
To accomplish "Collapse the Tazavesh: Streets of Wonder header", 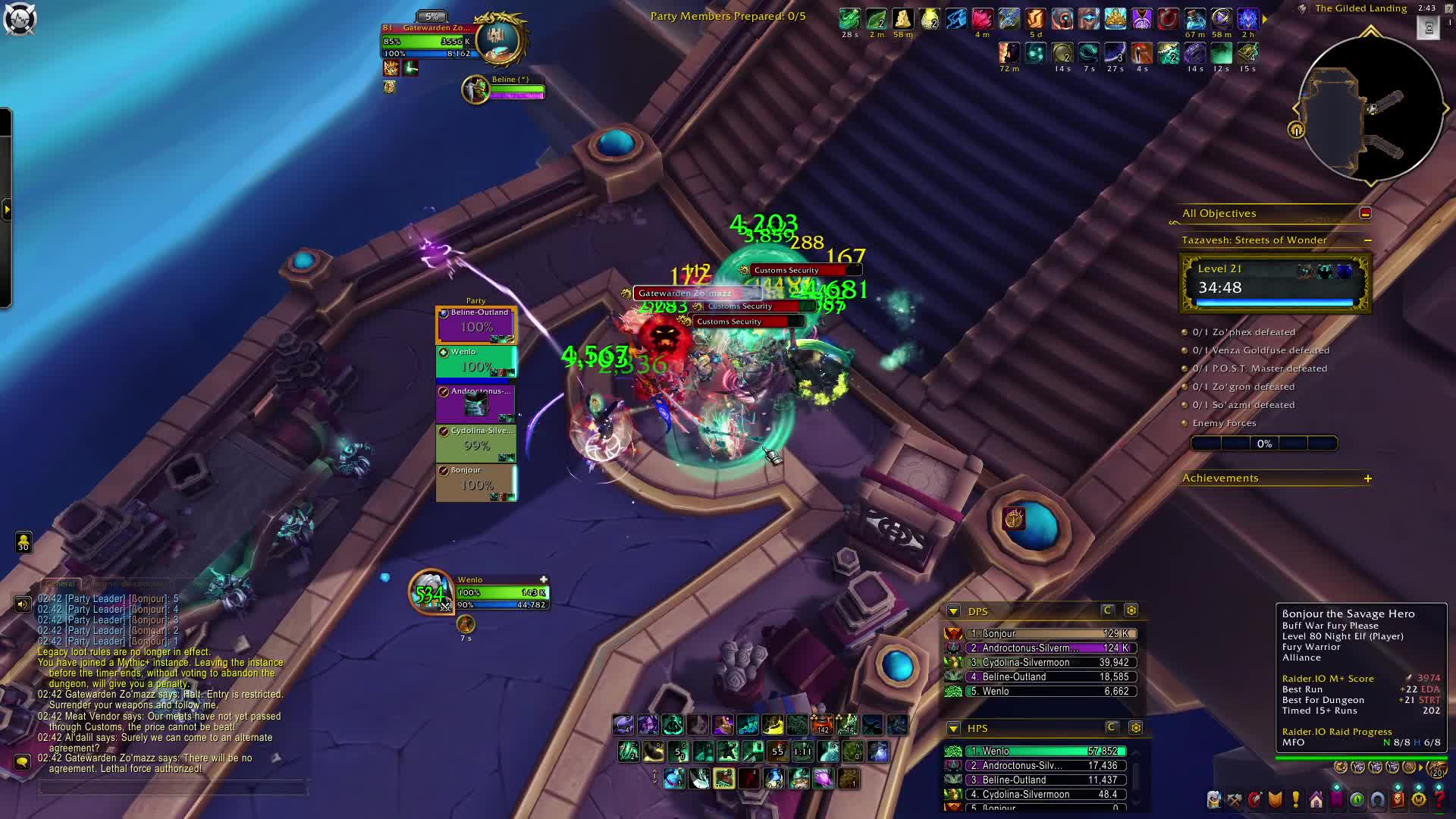I will 1367,240.
